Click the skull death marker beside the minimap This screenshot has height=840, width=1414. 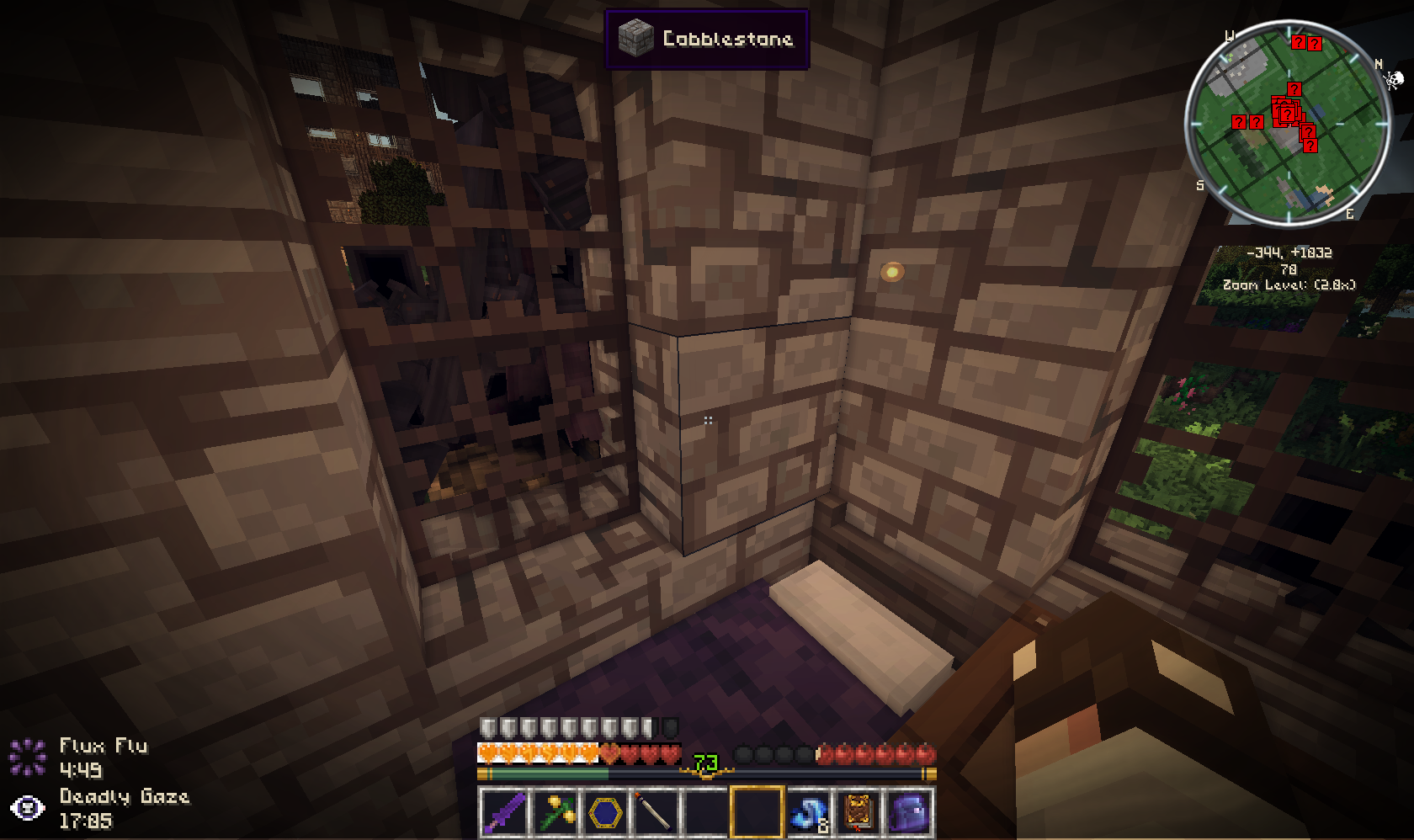click(1394, 80)
